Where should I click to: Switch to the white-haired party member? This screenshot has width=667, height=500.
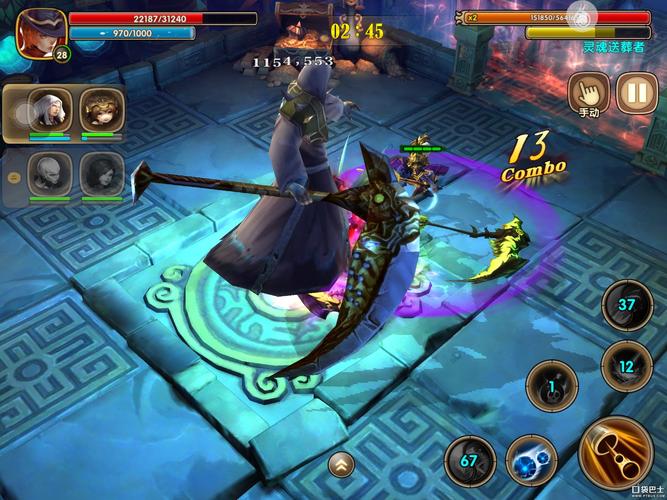pyautogui.click(x=48, y=110)
